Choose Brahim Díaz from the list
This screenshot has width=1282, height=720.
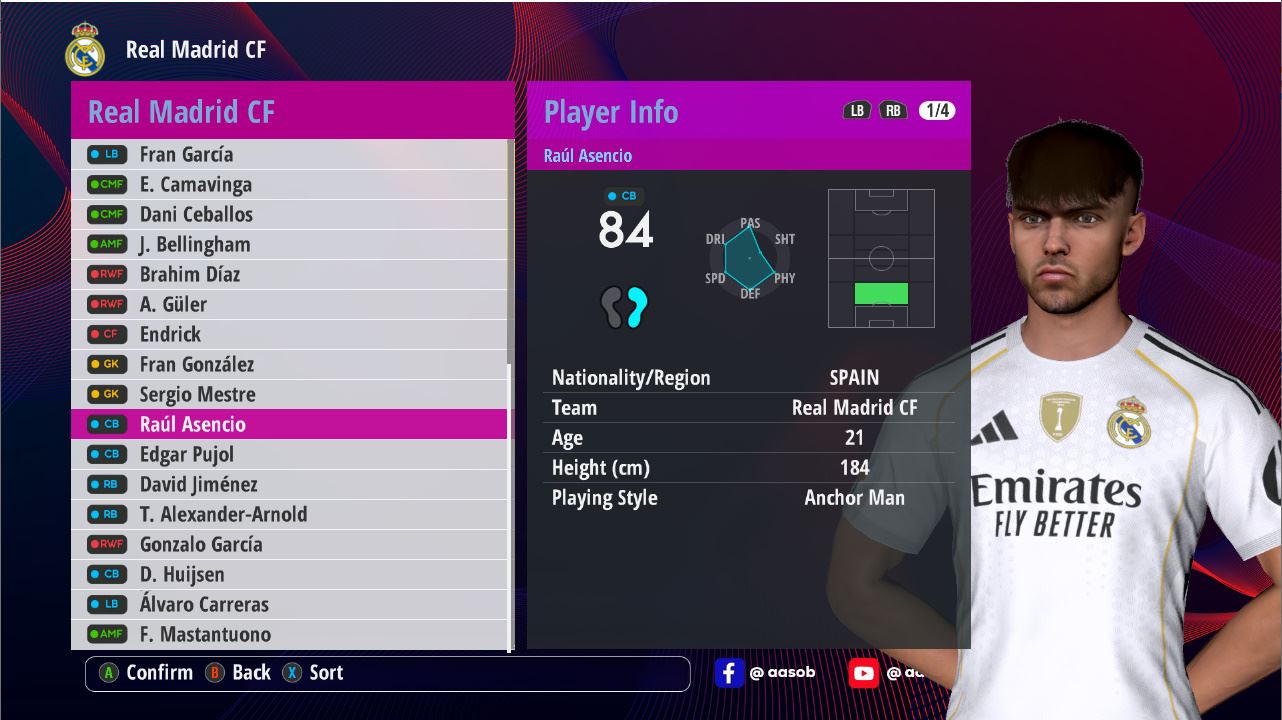click(x=290, y=274)
